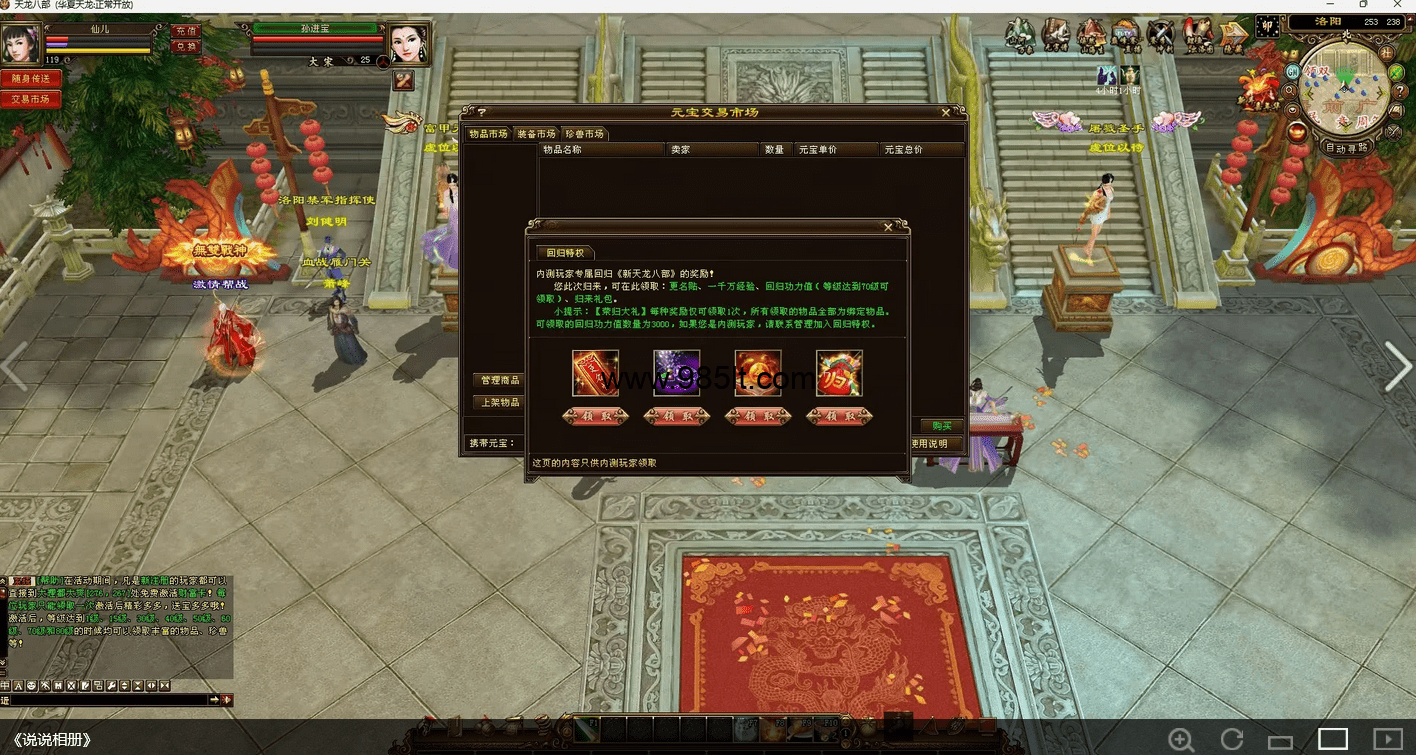
Task: Click the 充值 recharge button
Action: 186,31
